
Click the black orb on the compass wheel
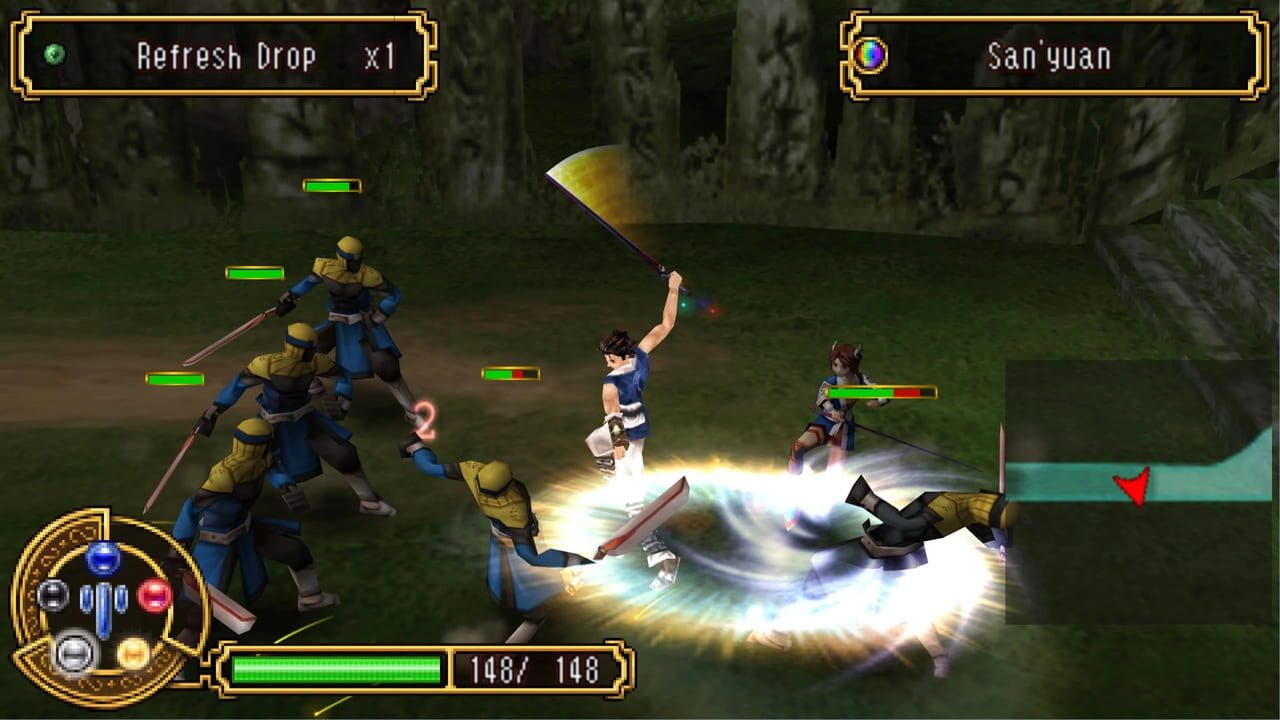click(x=55, y=595)
